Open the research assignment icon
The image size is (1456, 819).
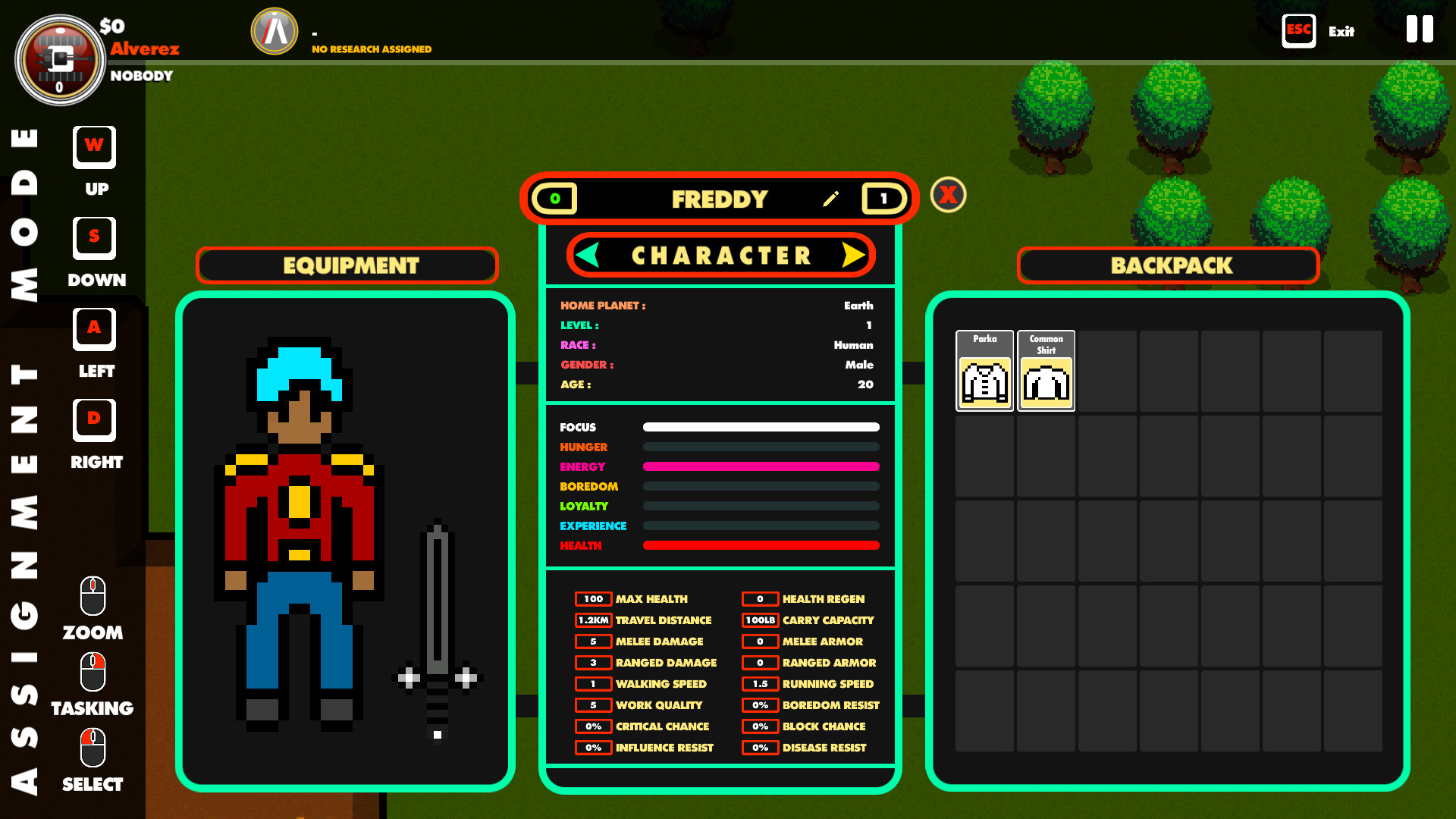tap(274, 31)
